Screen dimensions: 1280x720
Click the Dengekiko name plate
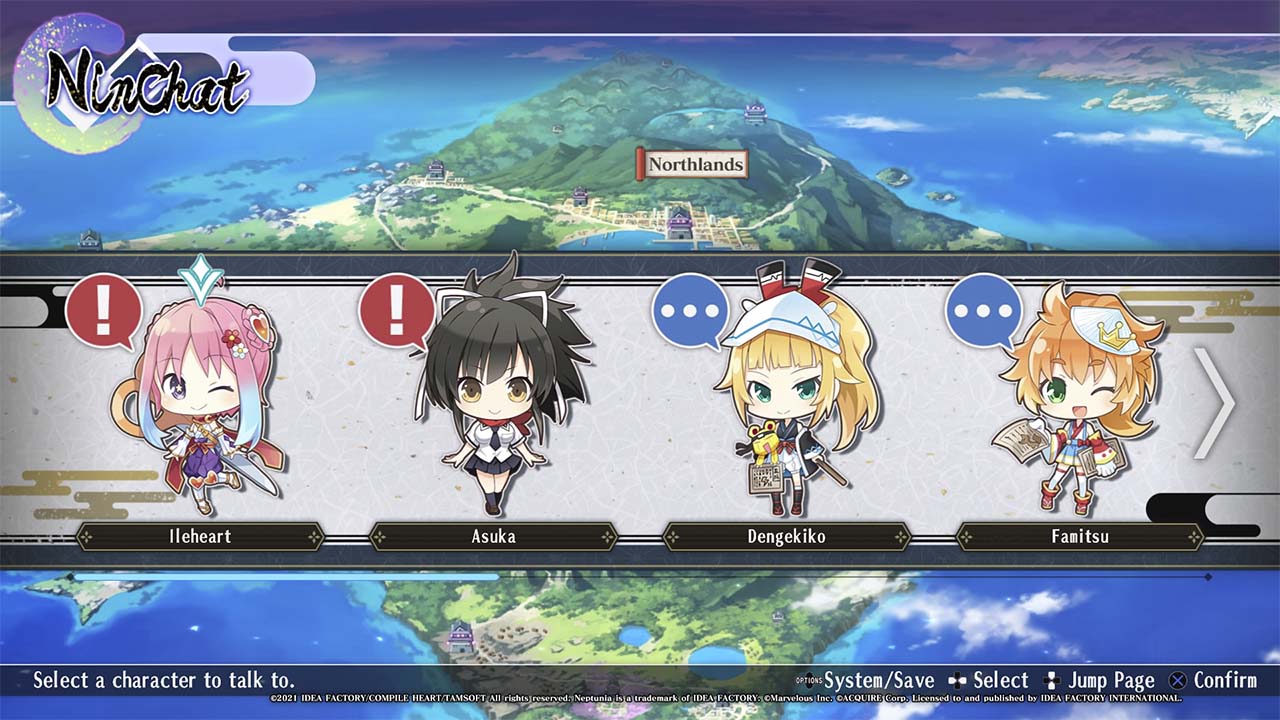coord(787,537)
